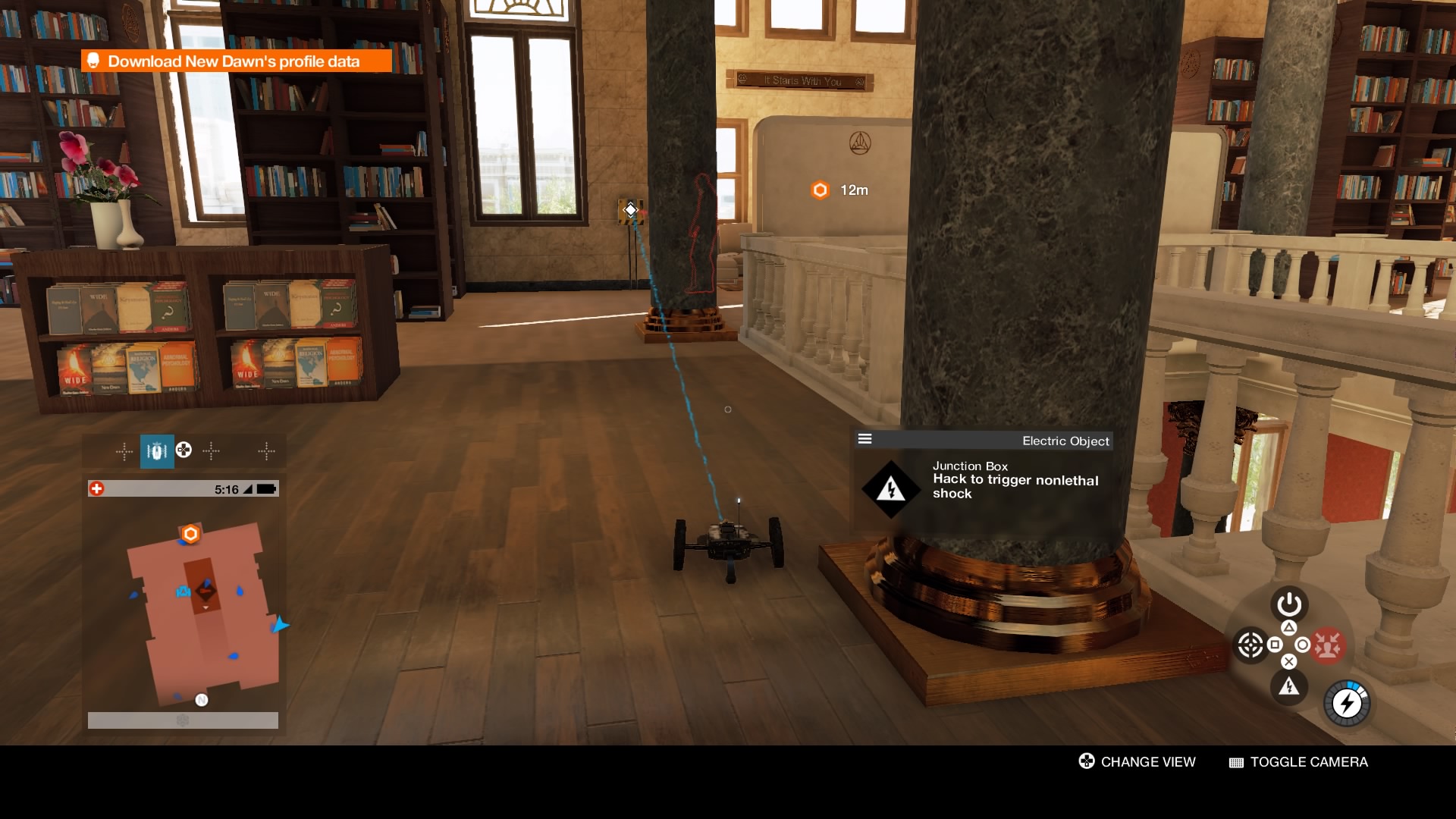1456x819 pixels.
Task: Click the red medical cross phone icon
Action: 96,489
